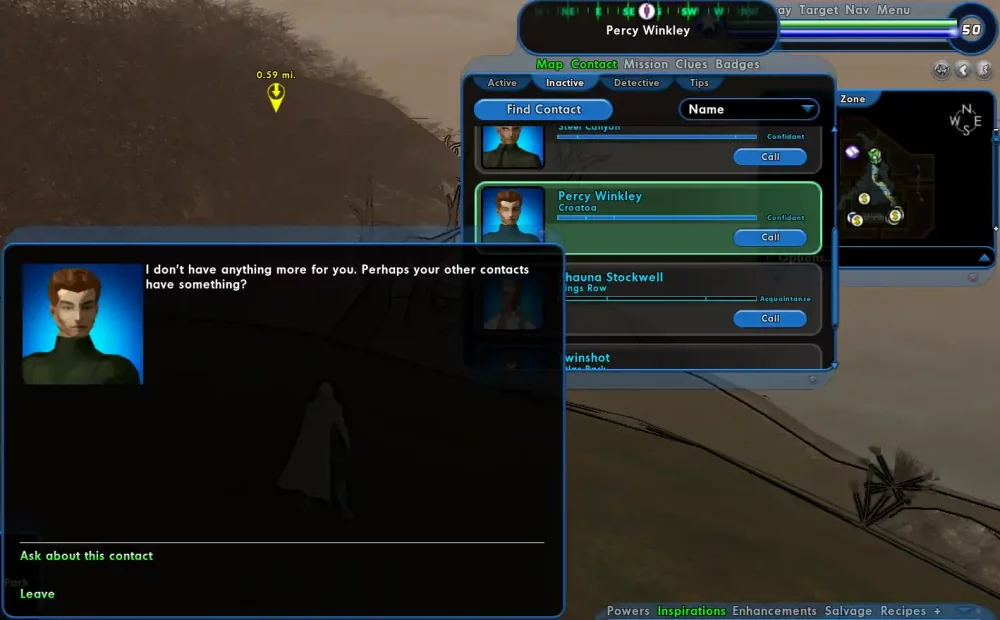Switch to the Active contacts tab
This screenshot has height=620, width=1000.
[x=502, y=83]
